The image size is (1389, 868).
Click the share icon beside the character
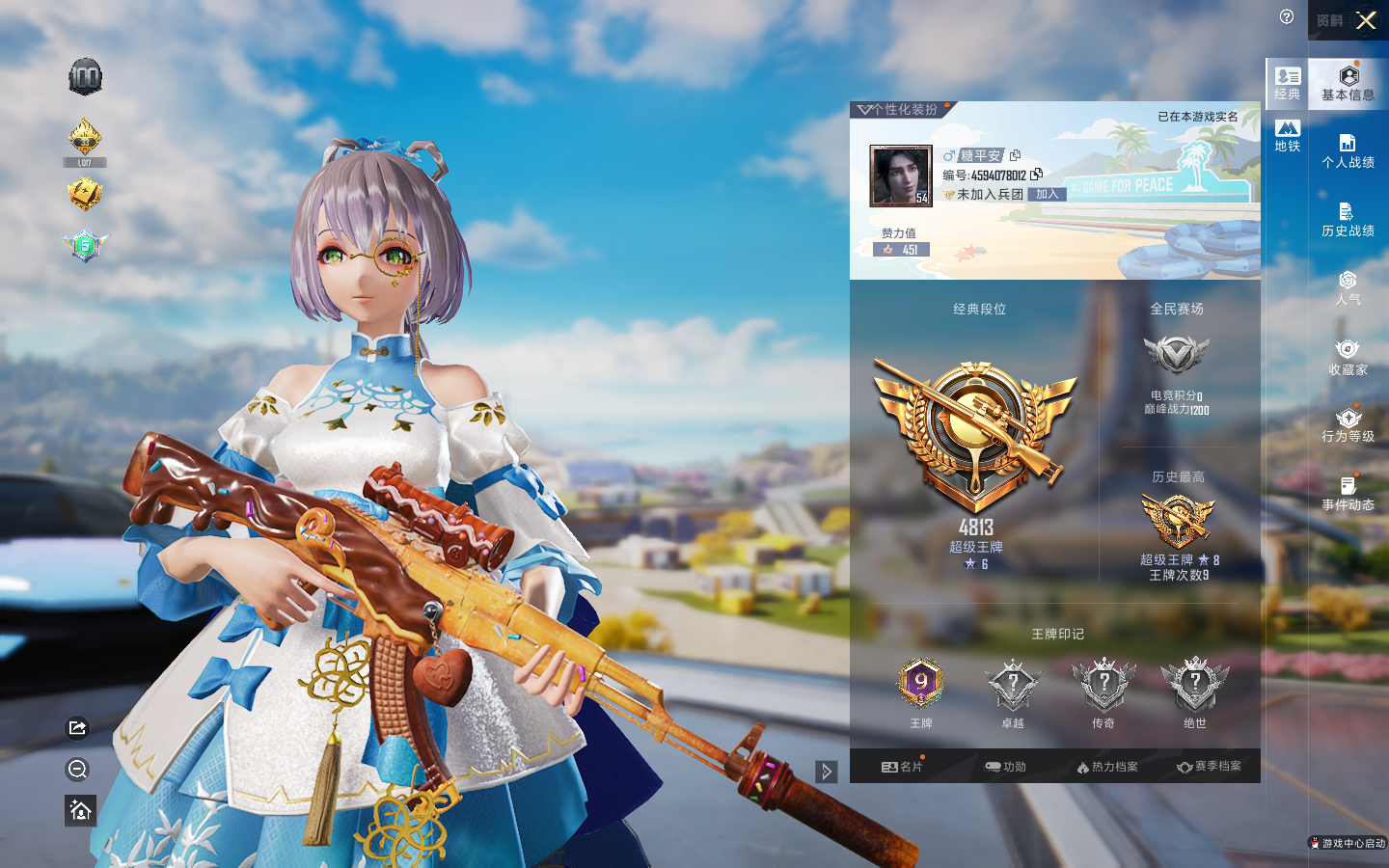pos(78,727)
